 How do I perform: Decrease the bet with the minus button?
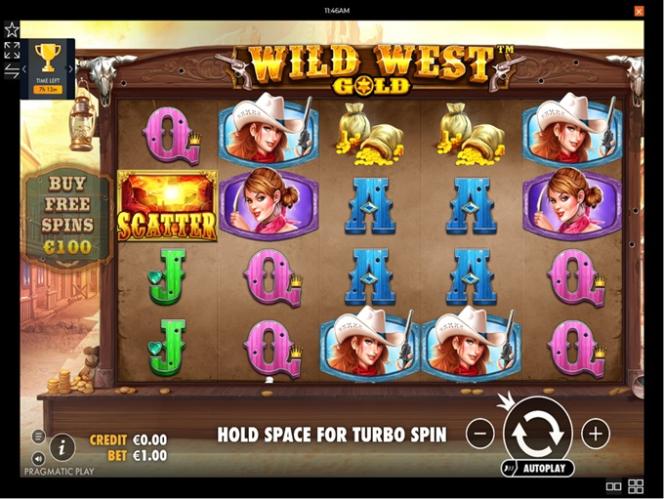point(480,434)
